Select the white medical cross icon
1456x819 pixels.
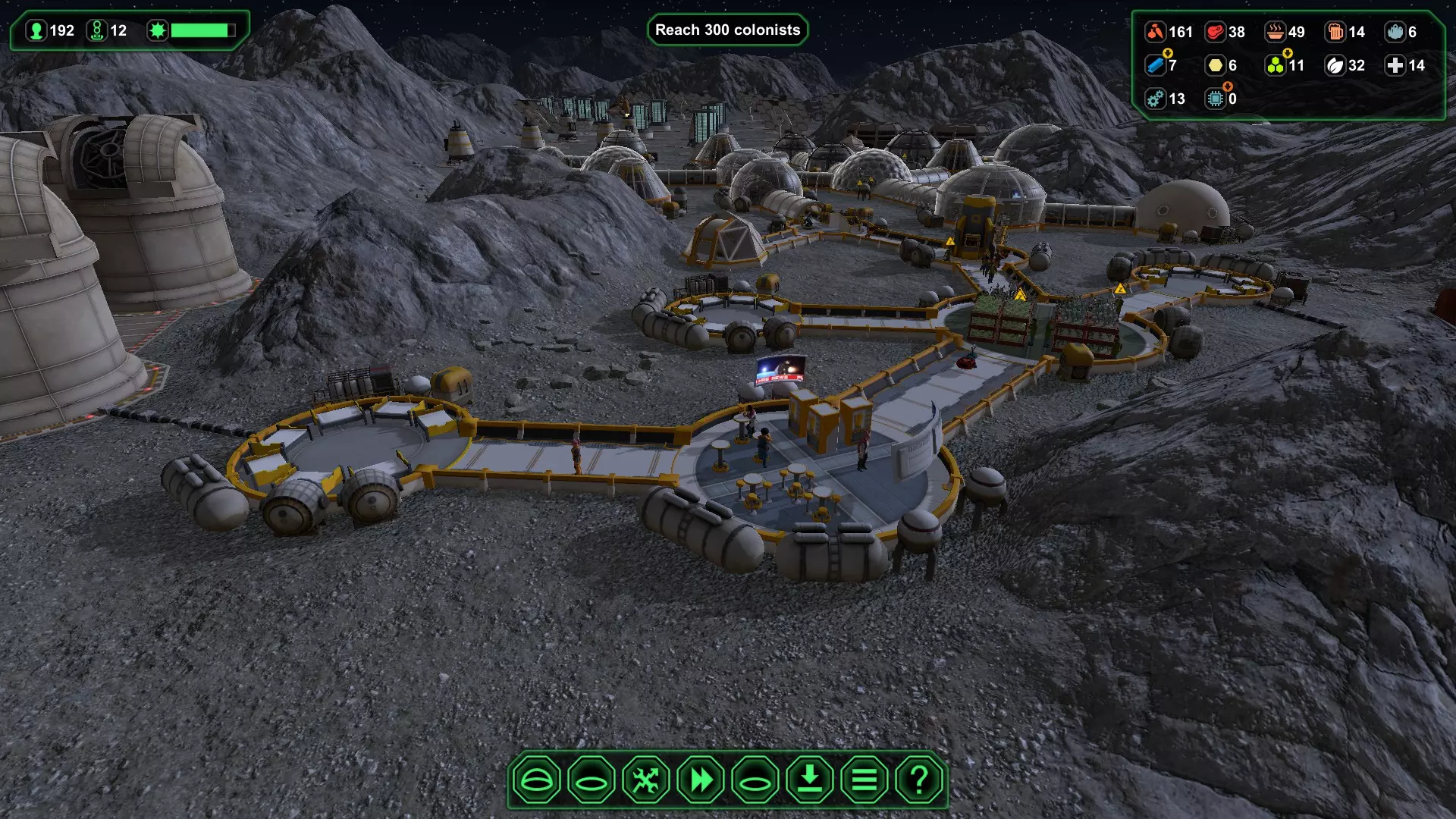1395,65
